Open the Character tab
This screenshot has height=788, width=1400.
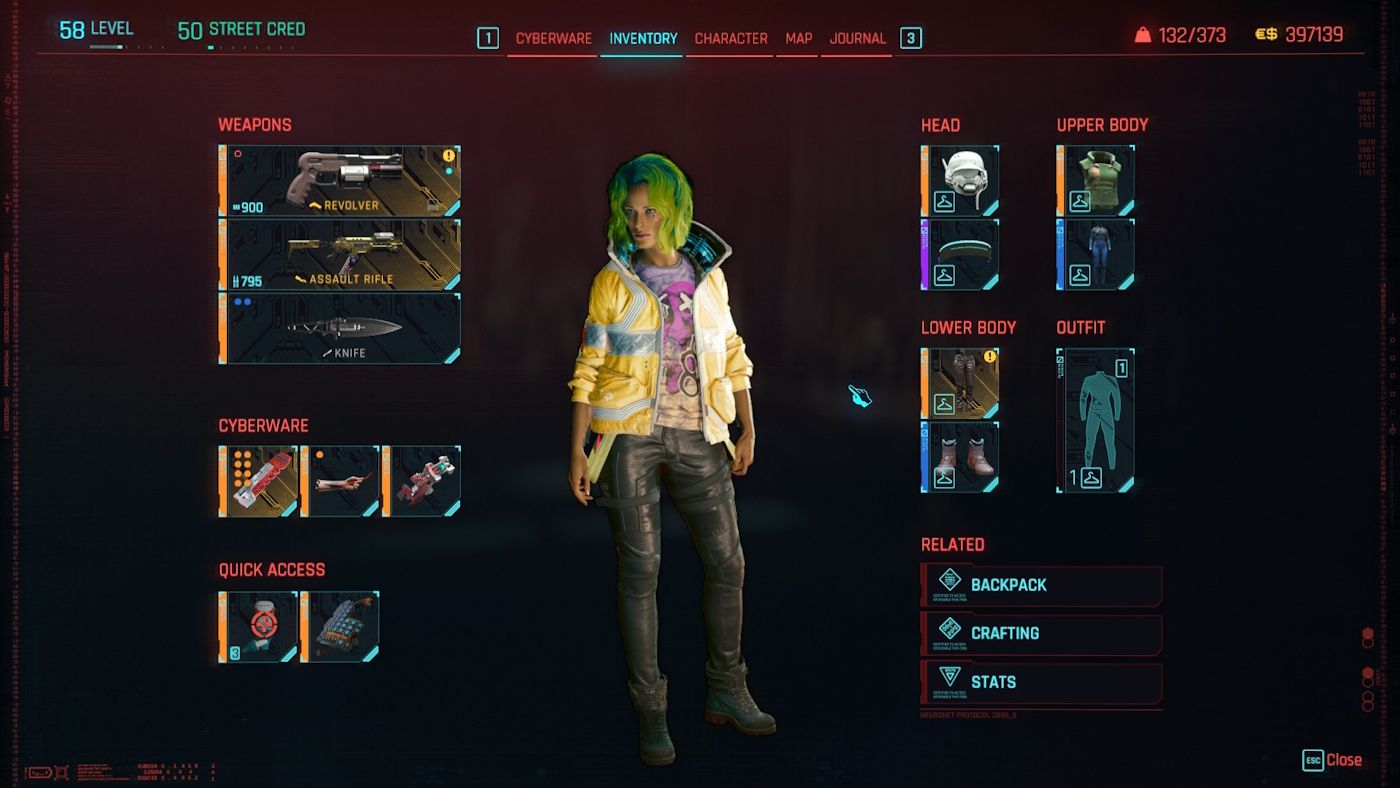pyautogui.click(x=731, y=38)
